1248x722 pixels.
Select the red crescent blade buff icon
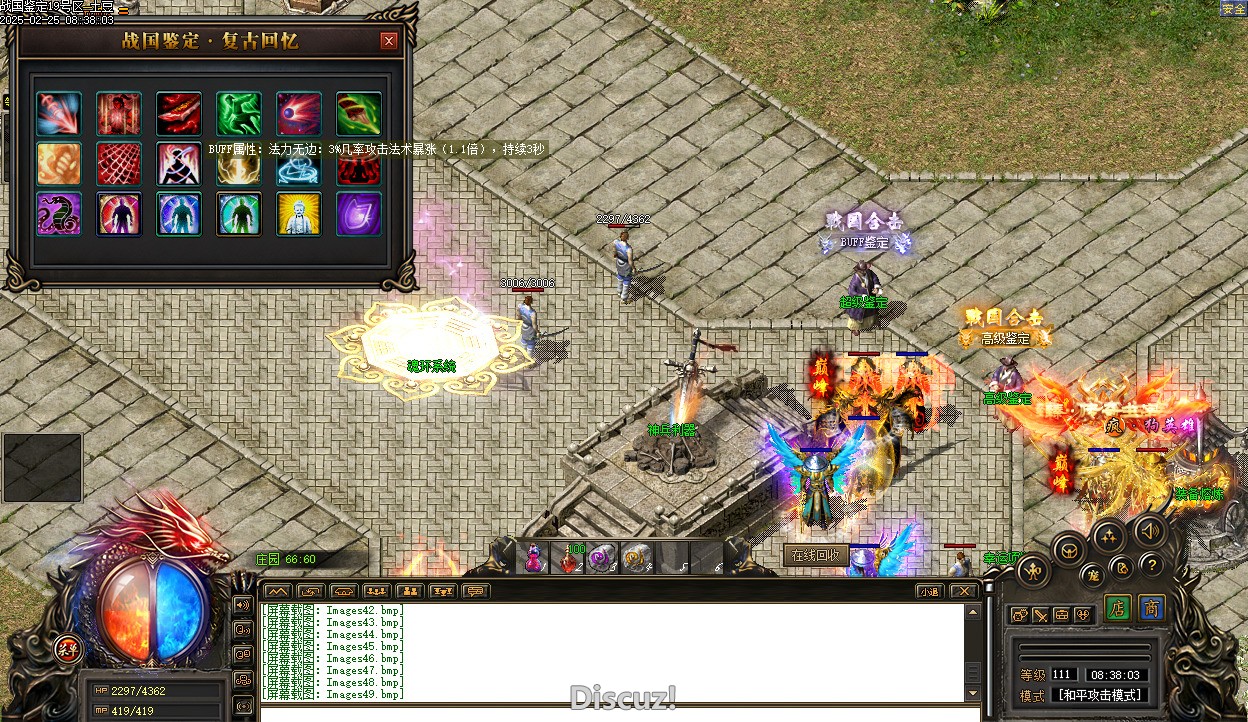click(x=179, y=114)
